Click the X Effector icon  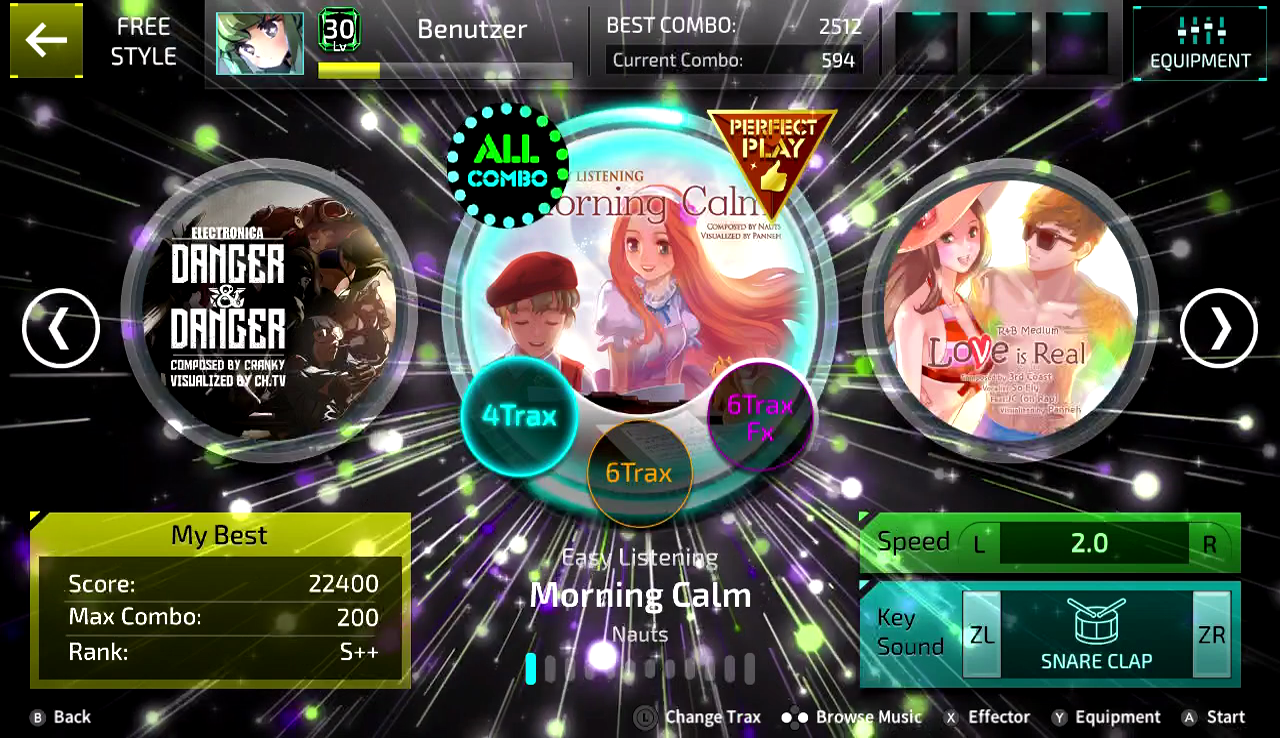click(x=953, y=717)
